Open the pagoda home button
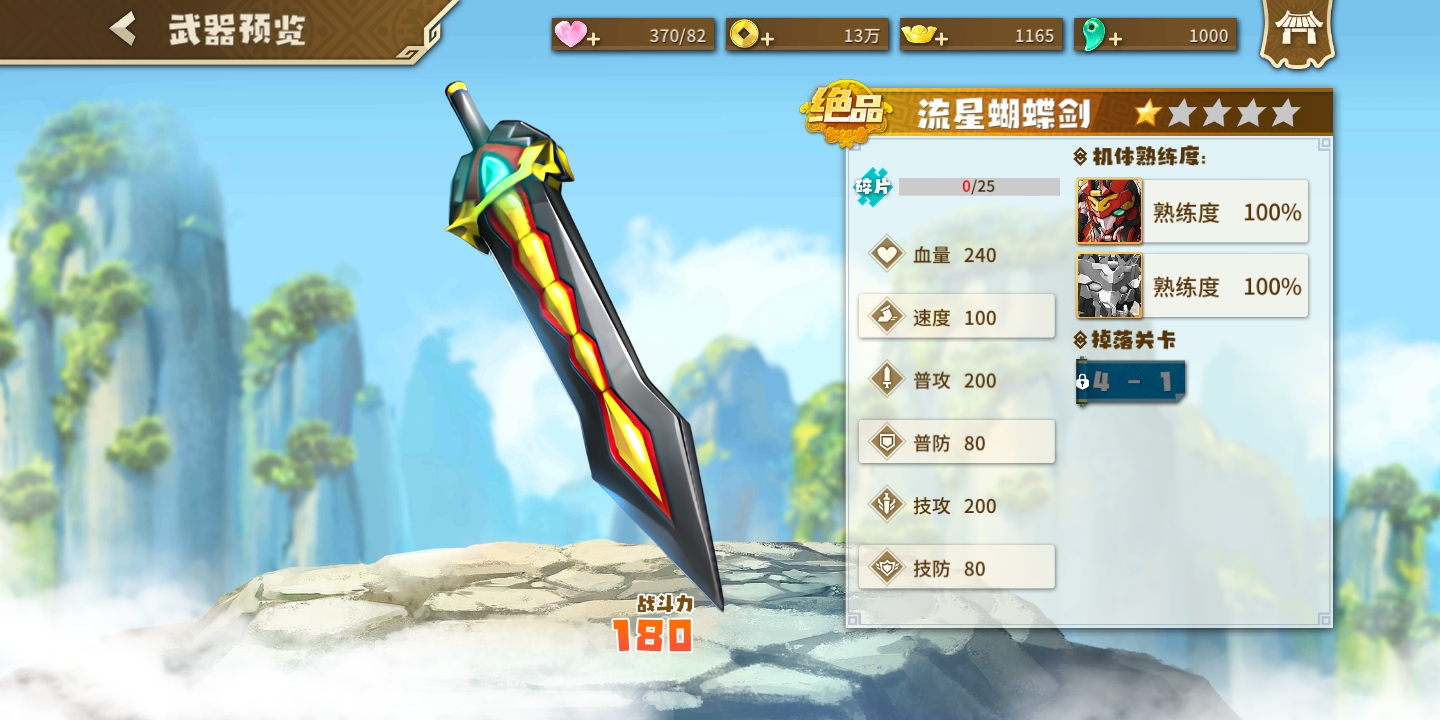Image resolution: width=1440 pixels, height=720 pixels. click(1297, 32)
